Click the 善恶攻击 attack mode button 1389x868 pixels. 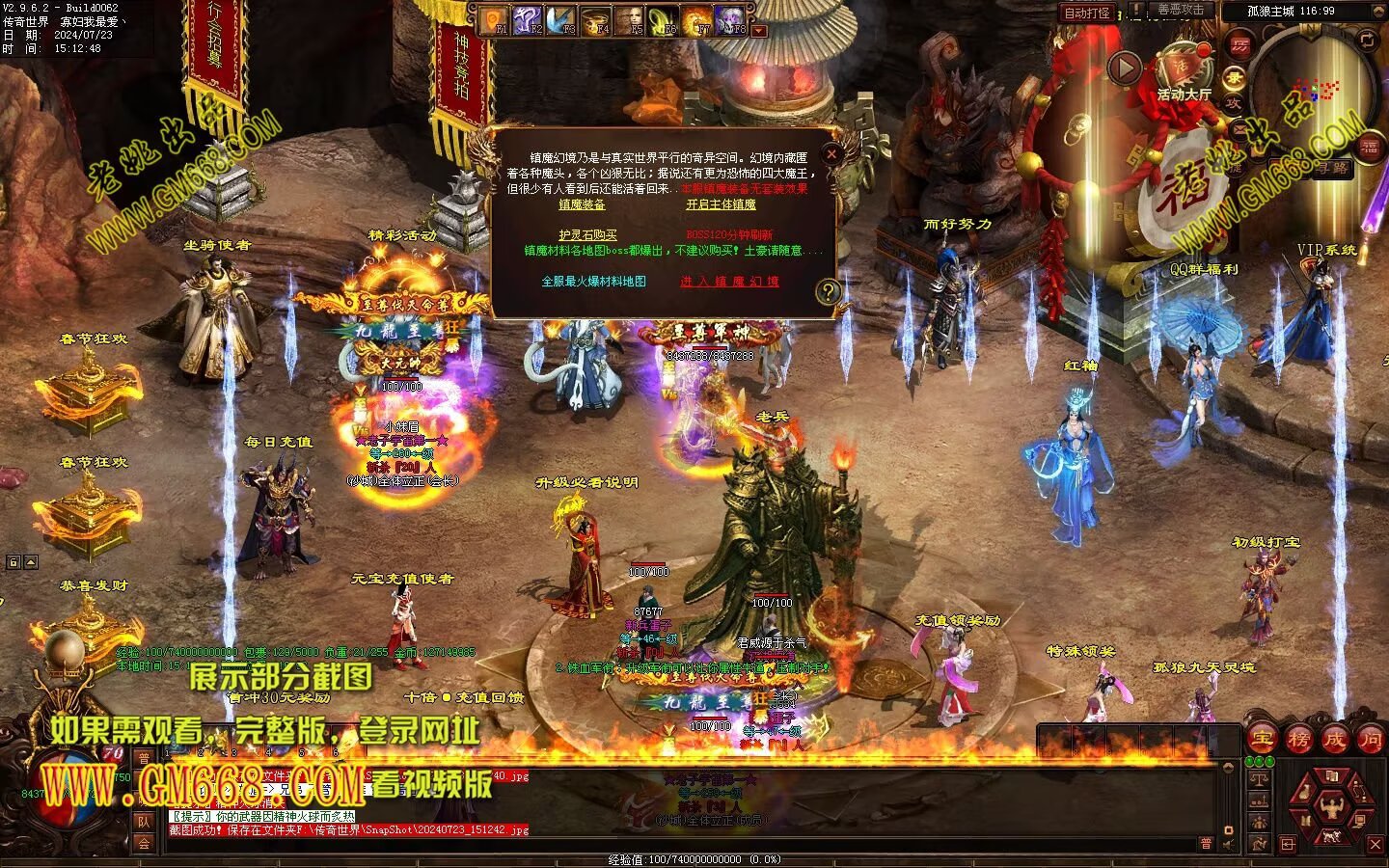click(1180, 11)
